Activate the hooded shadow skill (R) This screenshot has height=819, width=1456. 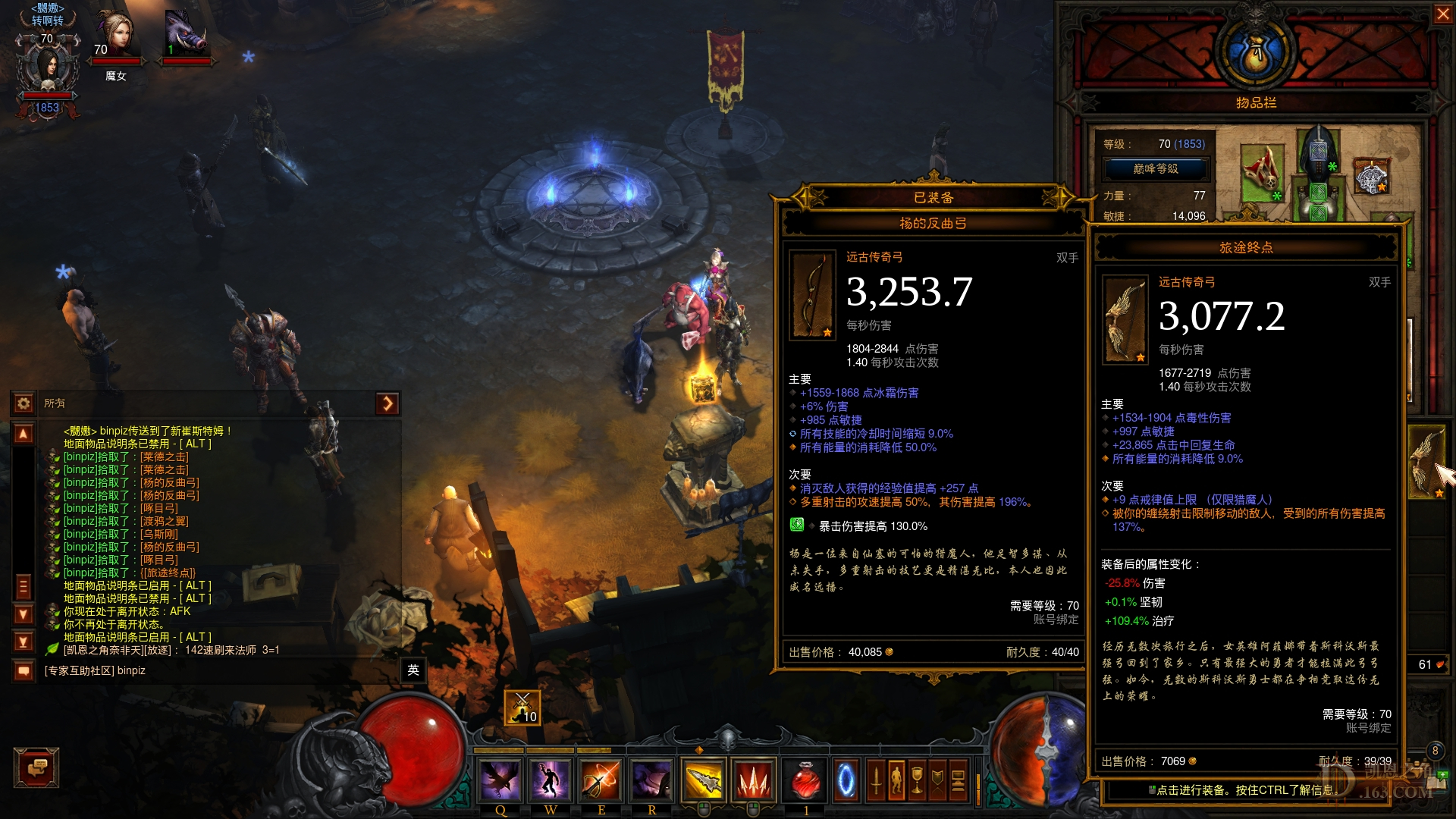pos(651,780)
